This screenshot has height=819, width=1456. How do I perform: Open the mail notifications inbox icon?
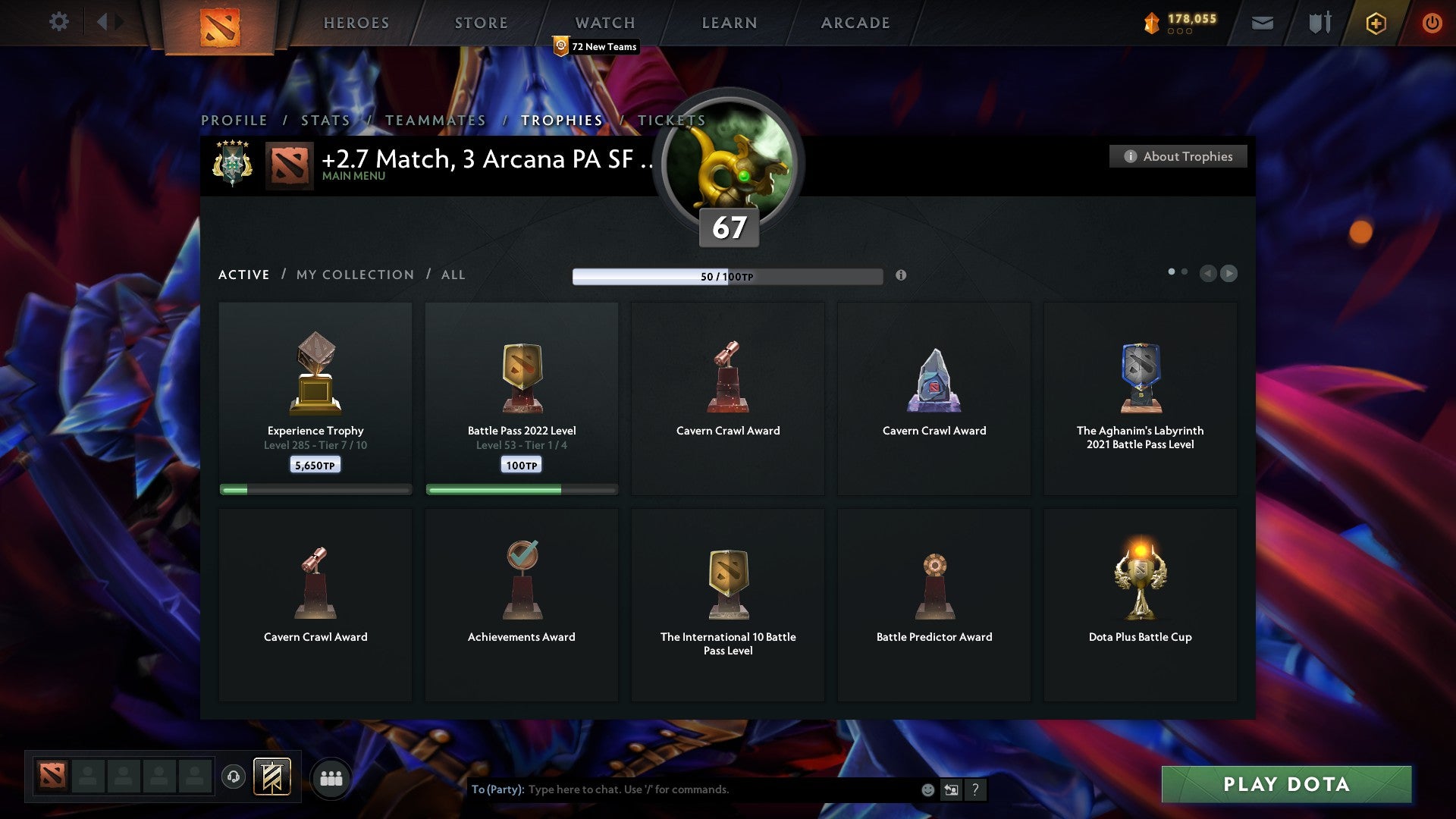pyautogui.click(x=1263, y=23)
